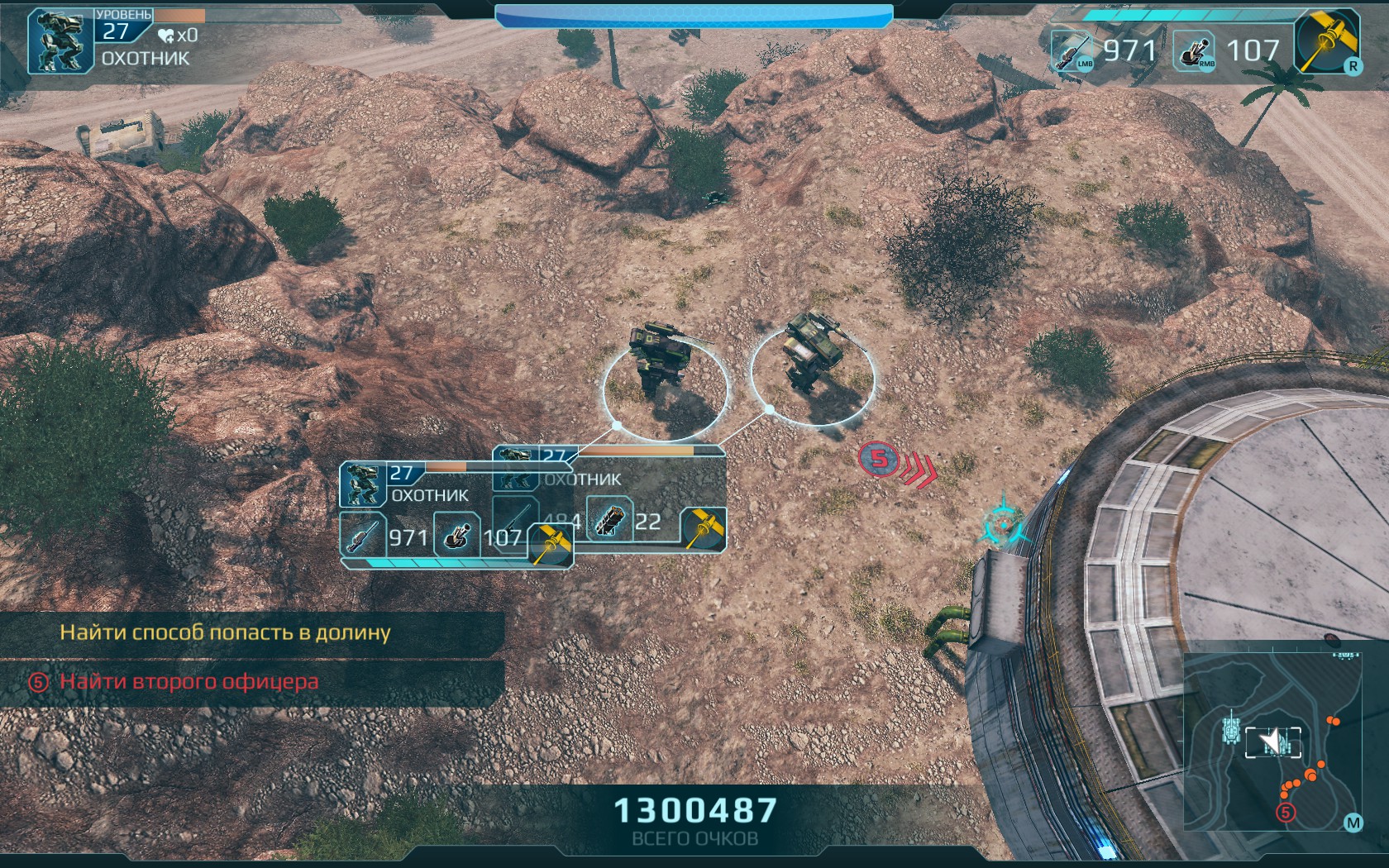Select the LMB primary weapon icon
This screenshot has height=868, width=1389.
(1073, 51)
